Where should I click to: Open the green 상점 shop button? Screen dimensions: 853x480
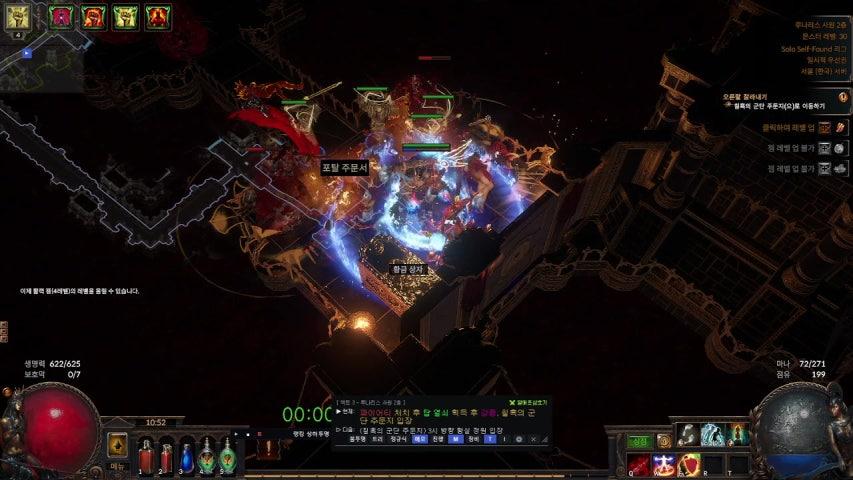click(639, 441)
